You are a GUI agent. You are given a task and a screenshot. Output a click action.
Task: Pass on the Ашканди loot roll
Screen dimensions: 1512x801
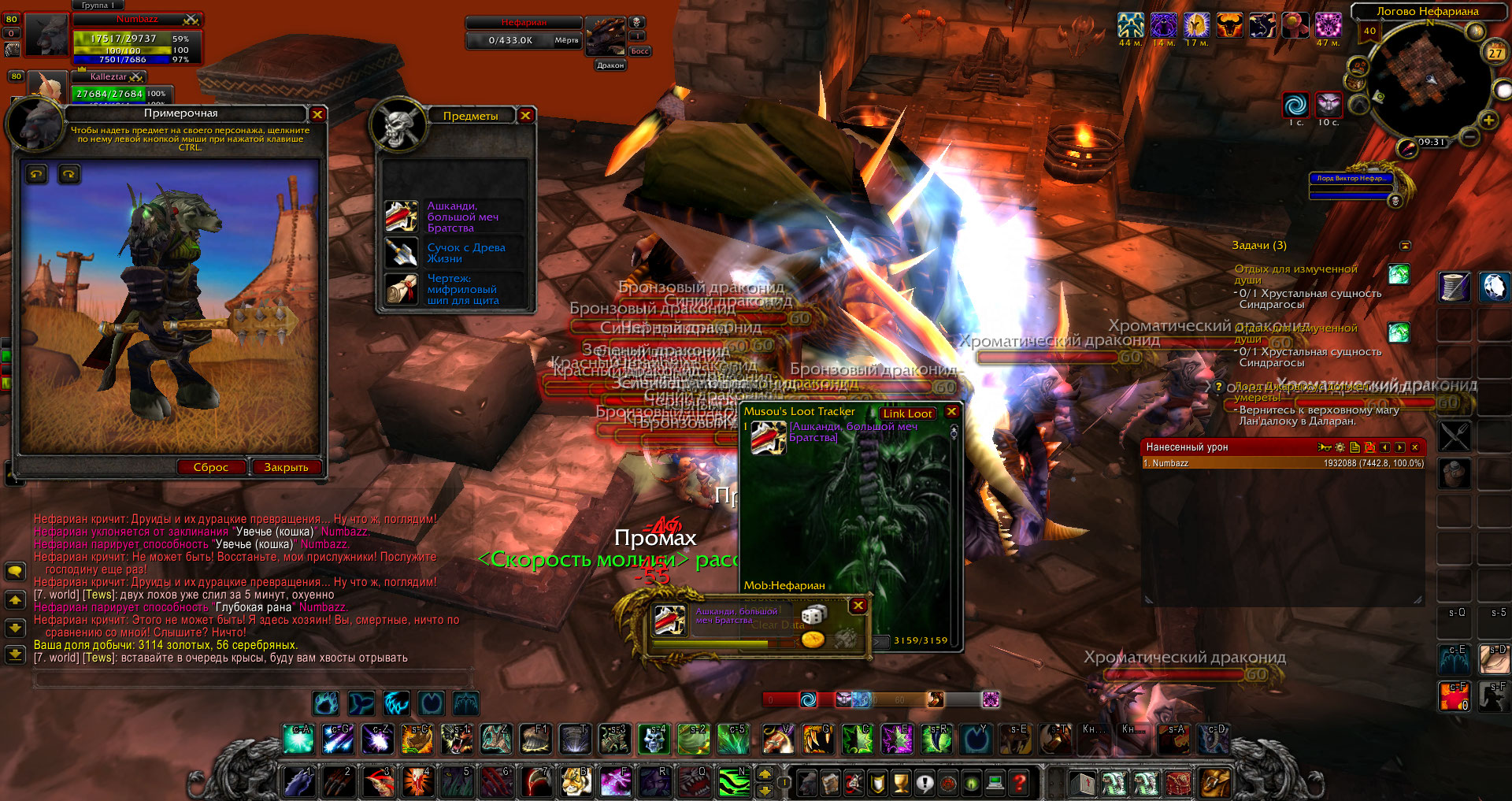(x=858, y=606)
